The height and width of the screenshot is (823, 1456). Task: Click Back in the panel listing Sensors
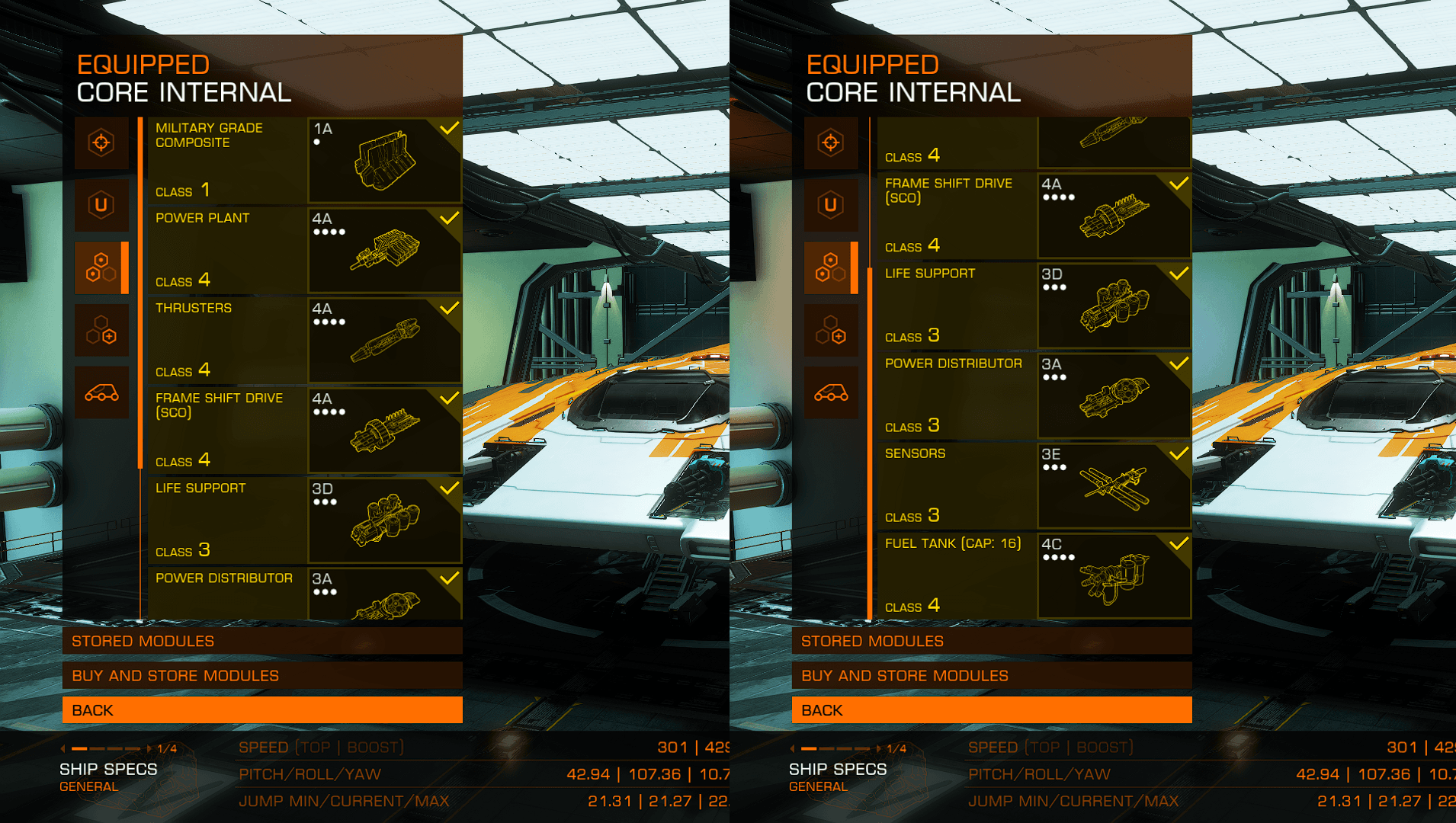992,710
